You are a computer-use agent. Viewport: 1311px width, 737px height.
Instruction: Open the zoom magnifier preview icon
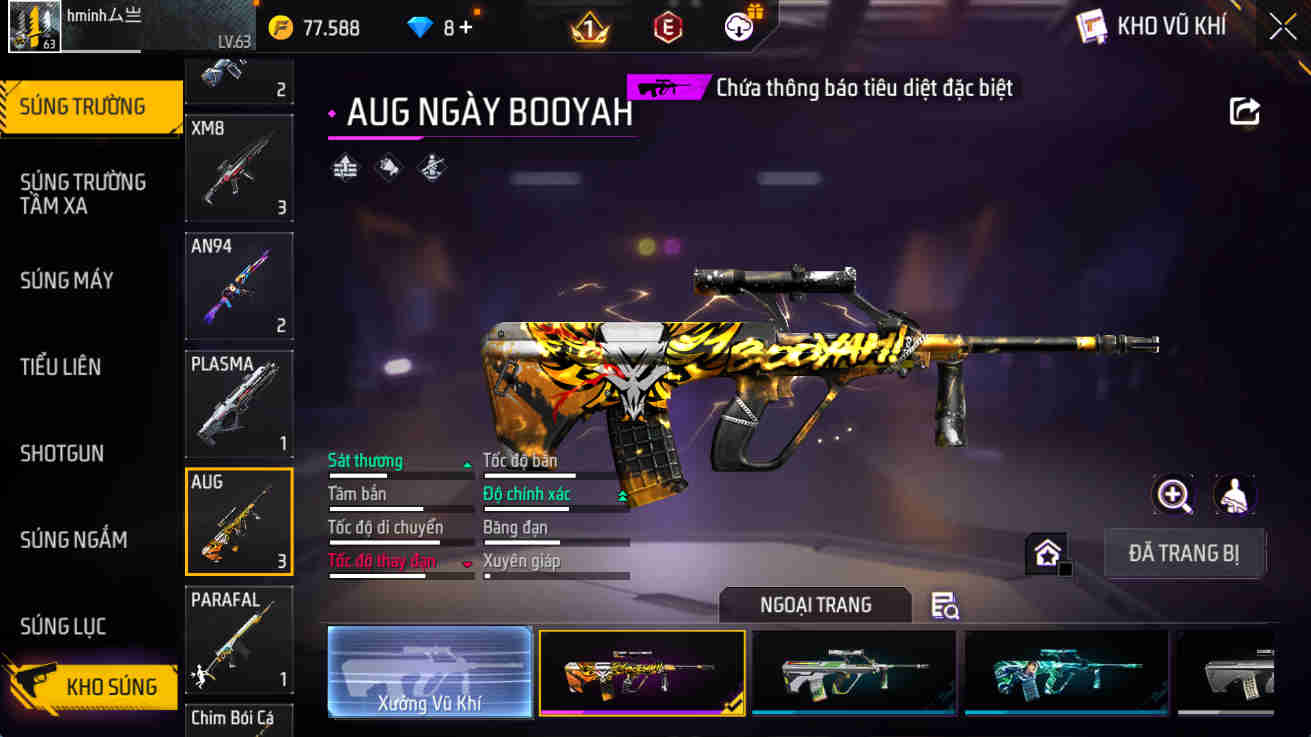[1173, 495]
